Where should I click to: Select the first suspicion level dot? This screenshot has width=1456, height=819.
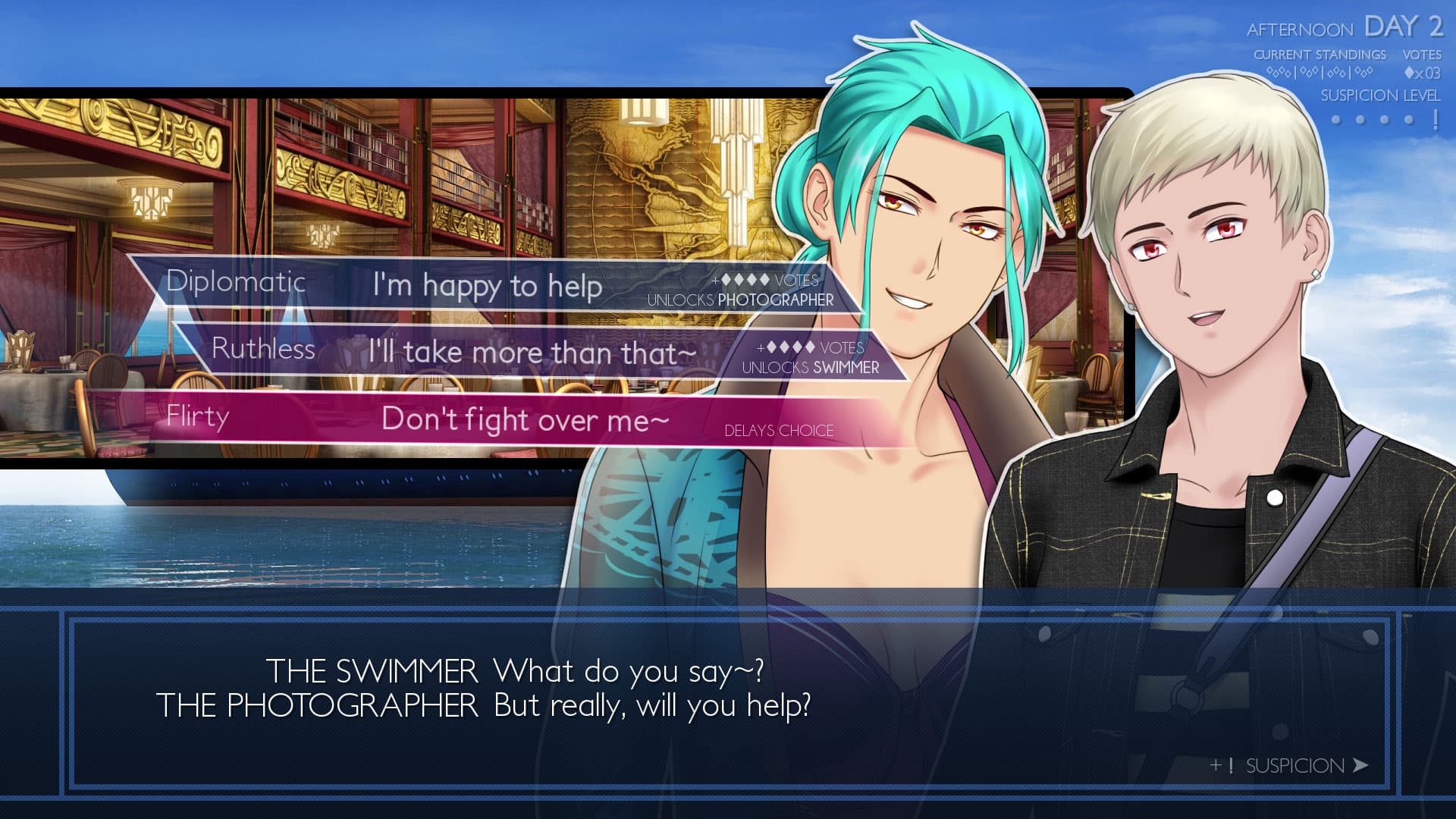pos(1335,119)
